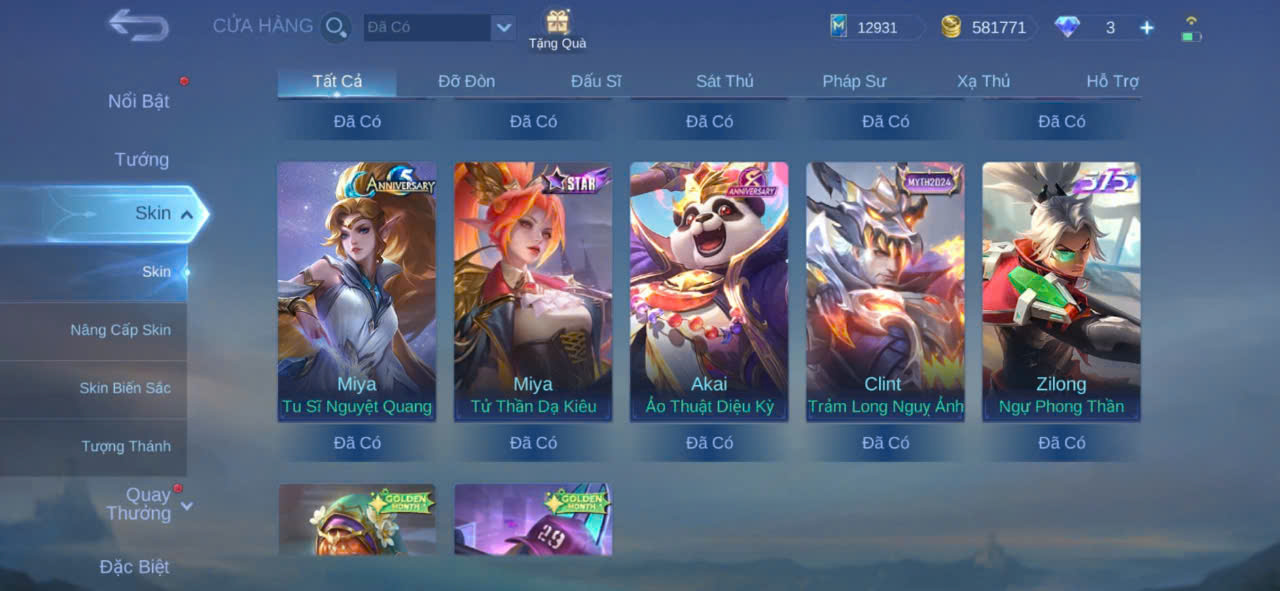Open the Tặng Quà gift button
Image resolution: width=1280 pixels, height=591 pixels.
(557, 28)
